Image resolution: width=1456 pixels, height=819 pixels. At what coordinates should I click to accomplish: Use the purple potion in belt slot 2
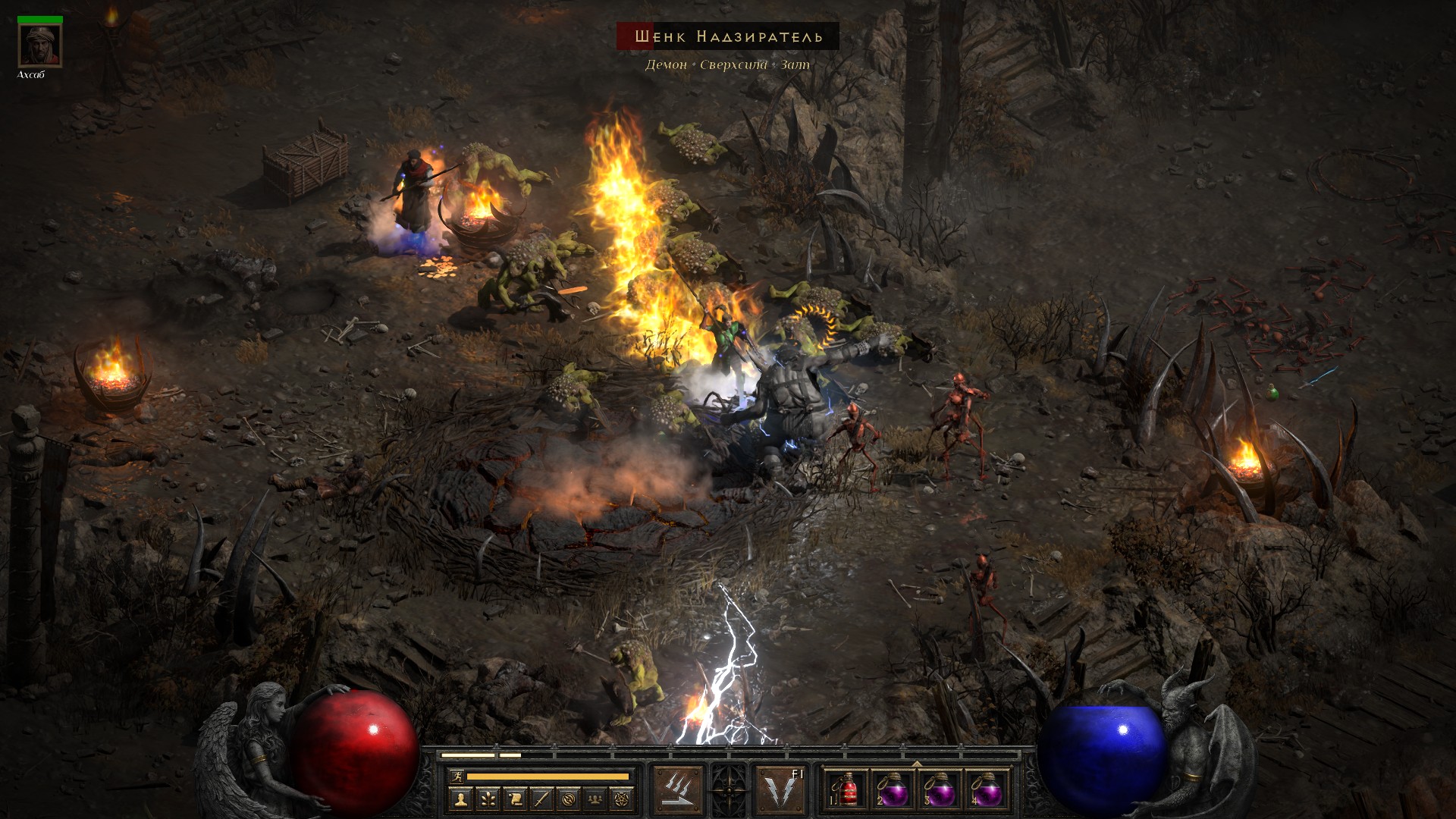(893, 792)
